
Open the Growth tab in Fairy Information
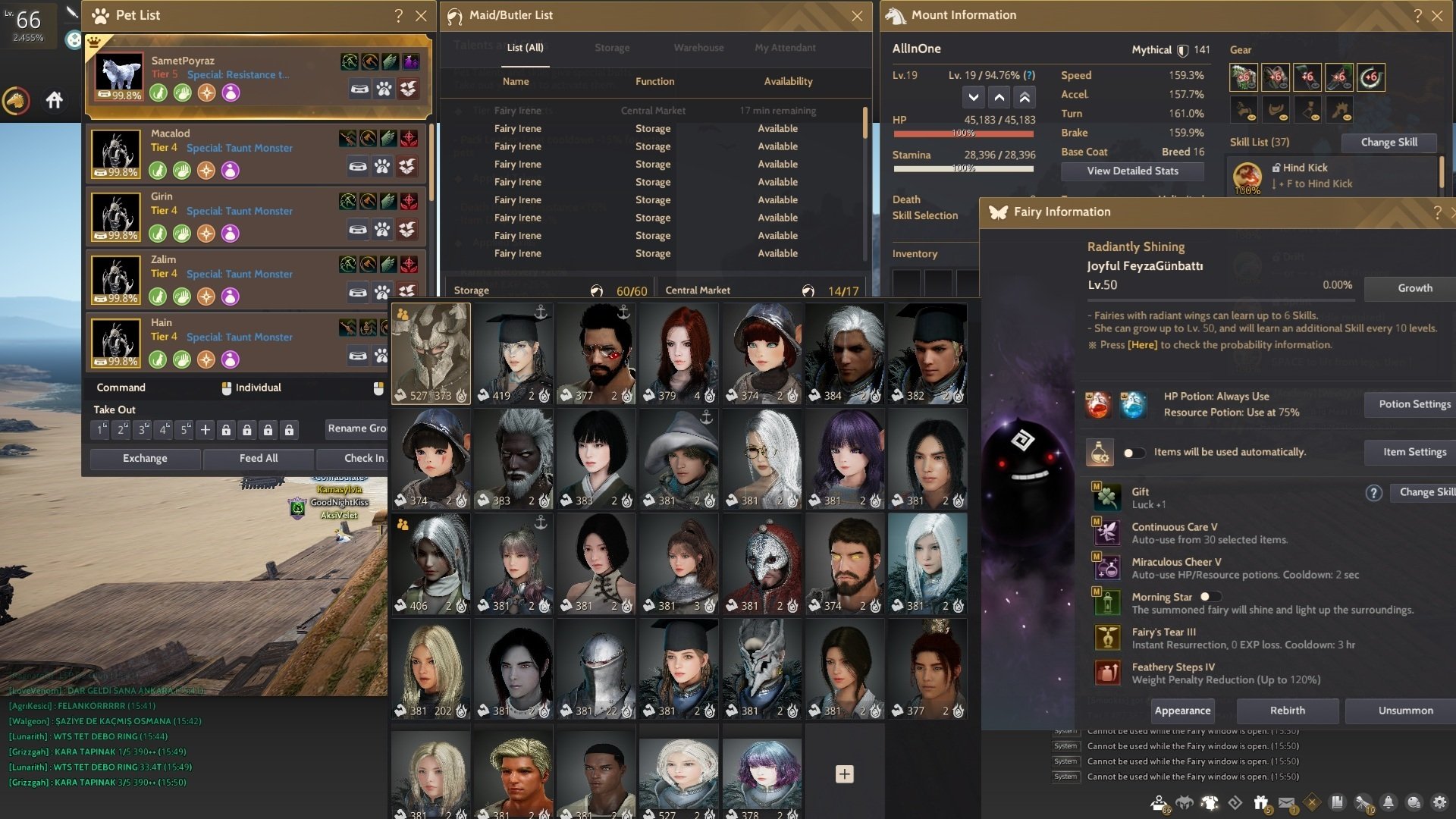click(1415, 288)
